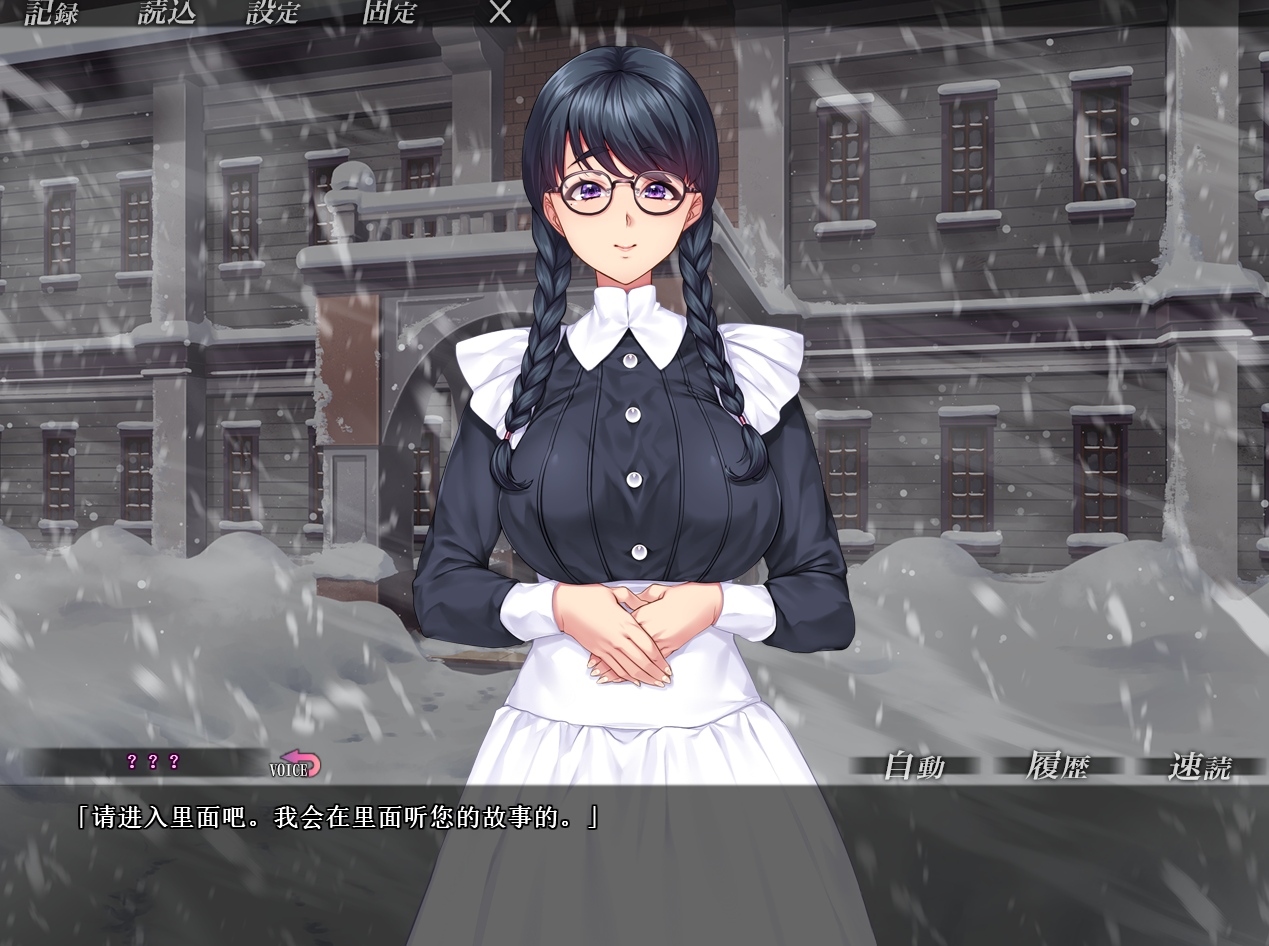Toggle the 固定 pin option
The width and height of the screenshot is (1269, 946).
[x=389, y=13]
